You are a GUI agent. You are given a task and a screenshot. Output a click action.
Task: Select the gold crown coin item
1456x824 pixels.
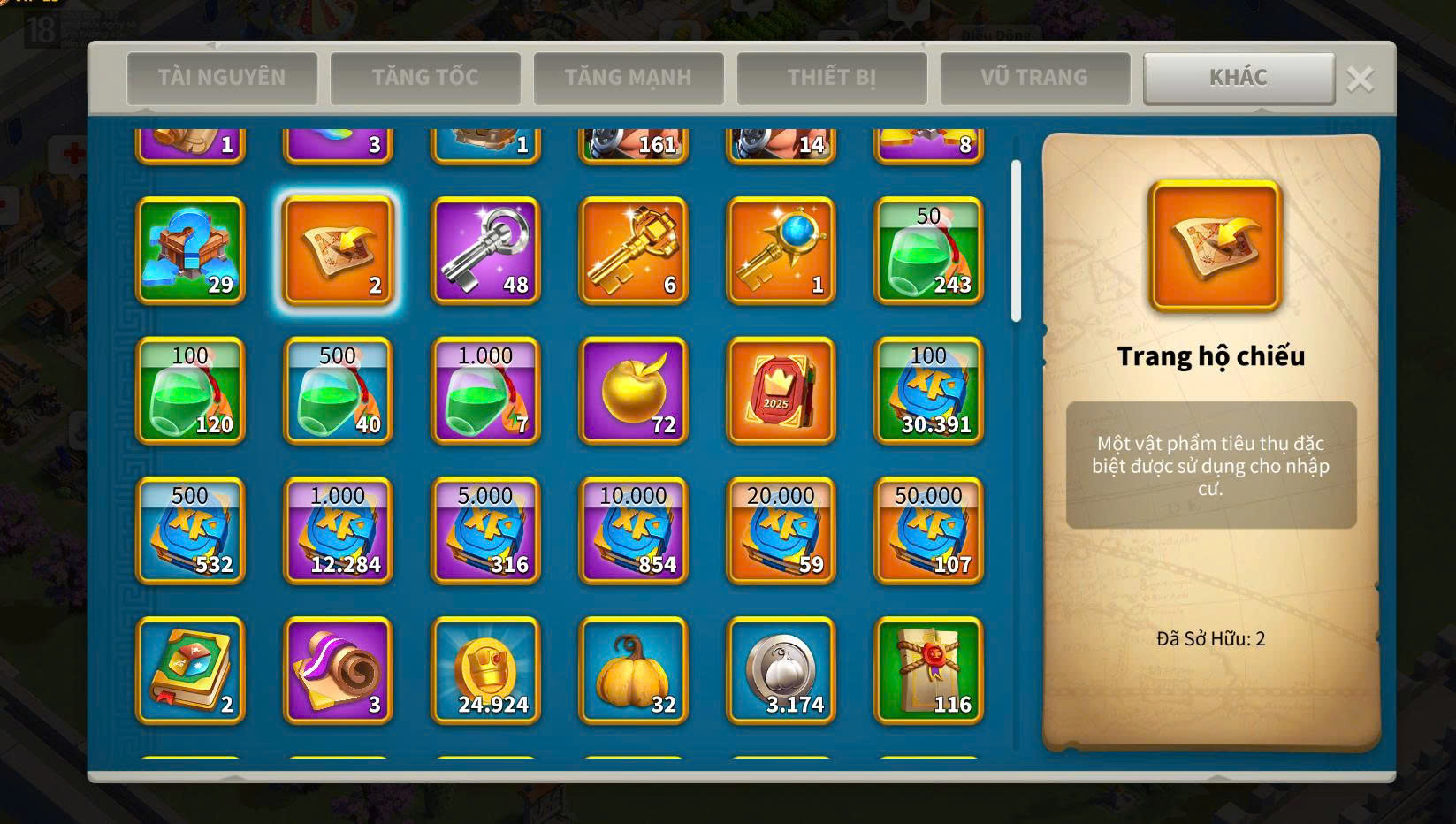click(x=485, y=671)
